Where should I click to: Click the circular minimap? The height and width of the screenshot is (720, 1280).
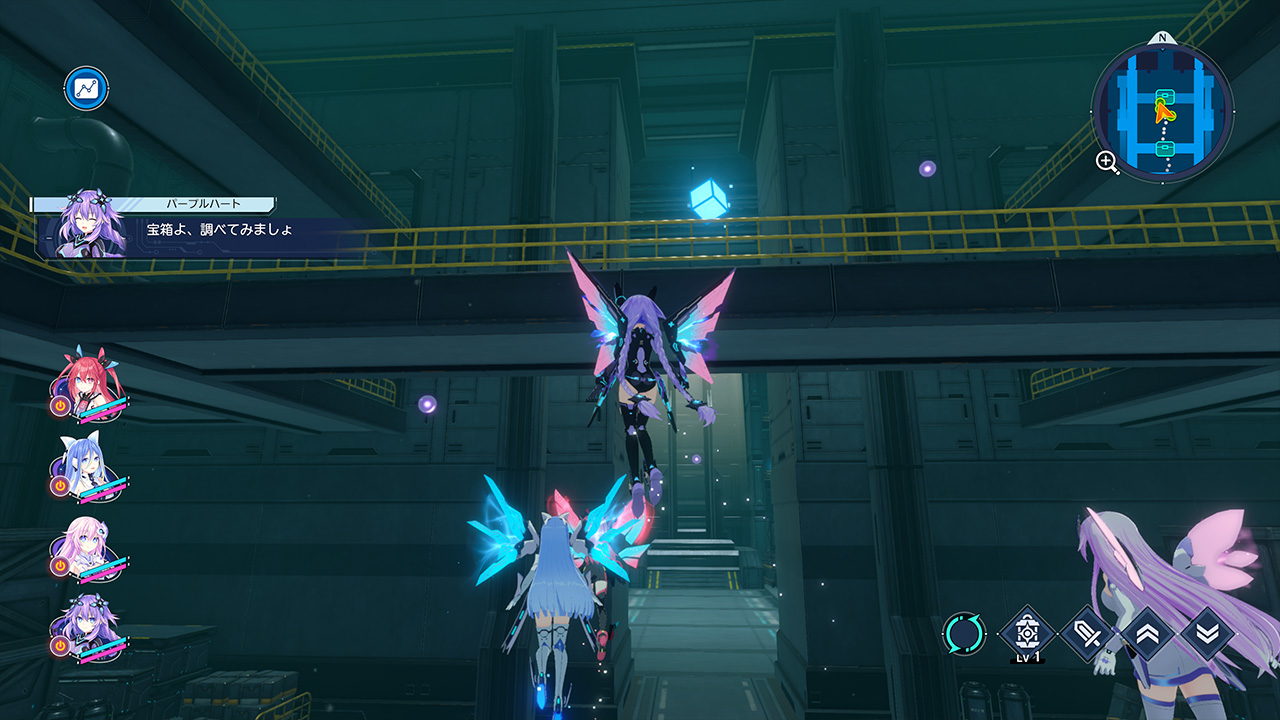1162,110
